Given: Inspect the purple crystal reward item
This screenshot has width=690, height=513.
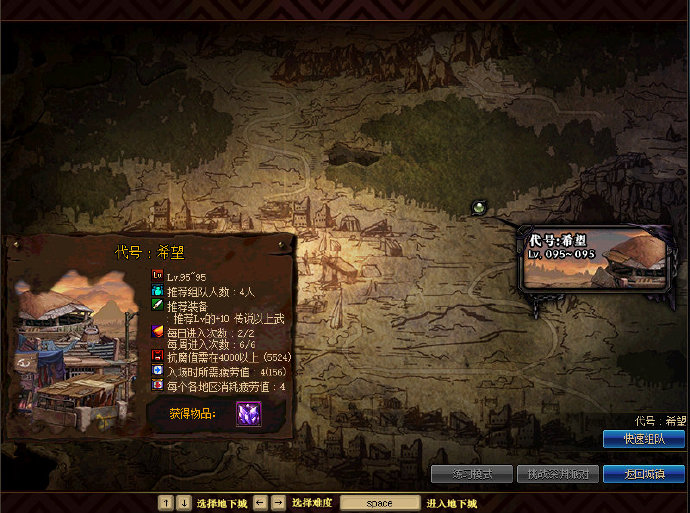Looking at the screenshot, I should pos(248,413).
